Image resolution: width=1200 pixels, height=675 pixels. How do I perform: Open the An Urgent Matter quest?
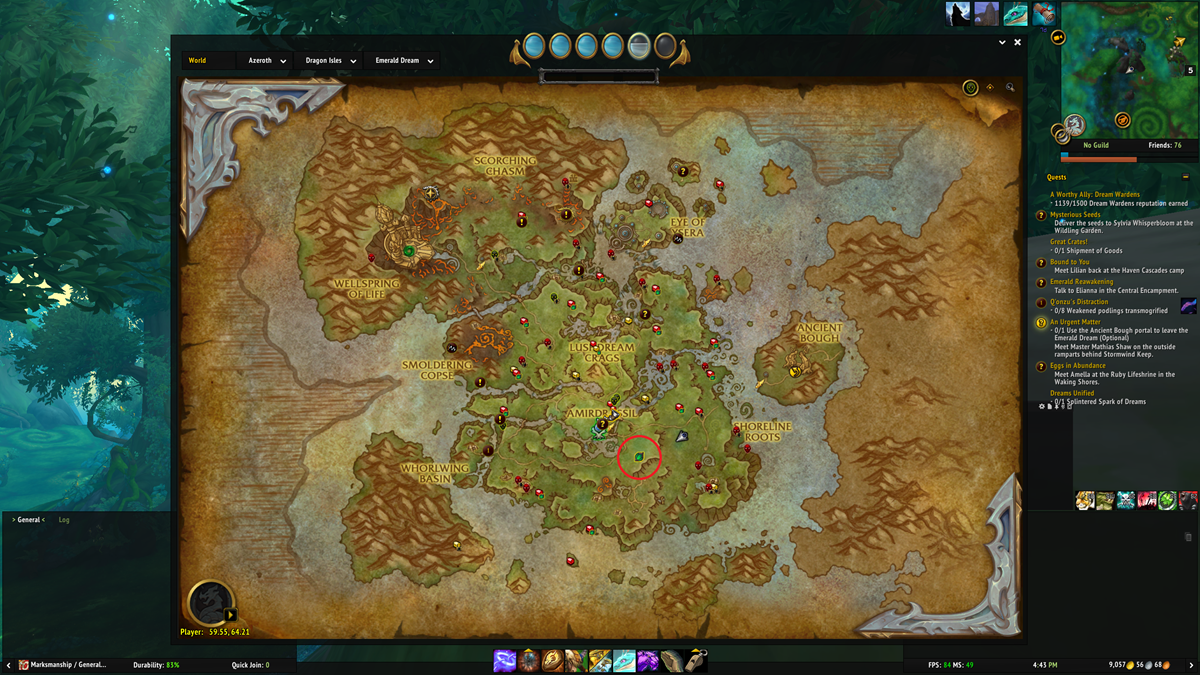(x=1075, y=322)
